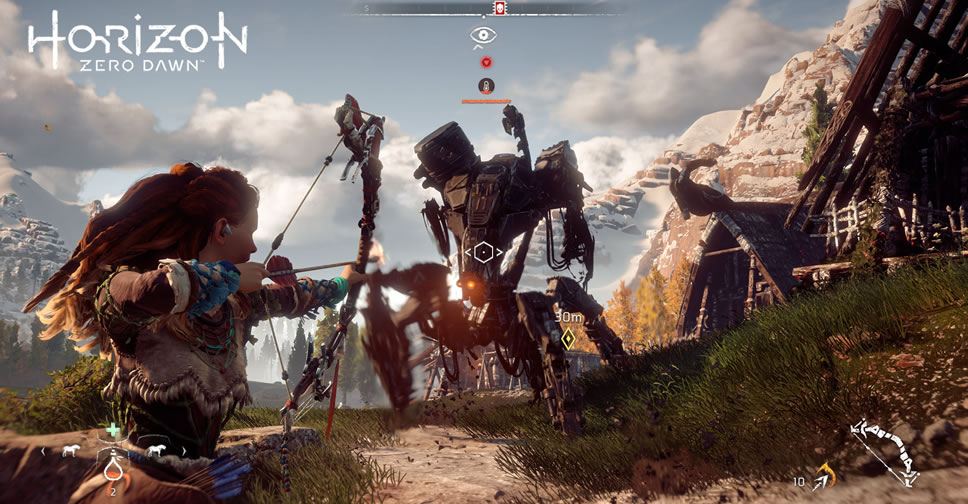Select the hexagonal target marker on the machine
968x504 pixels.
click(x=483, y=251)
